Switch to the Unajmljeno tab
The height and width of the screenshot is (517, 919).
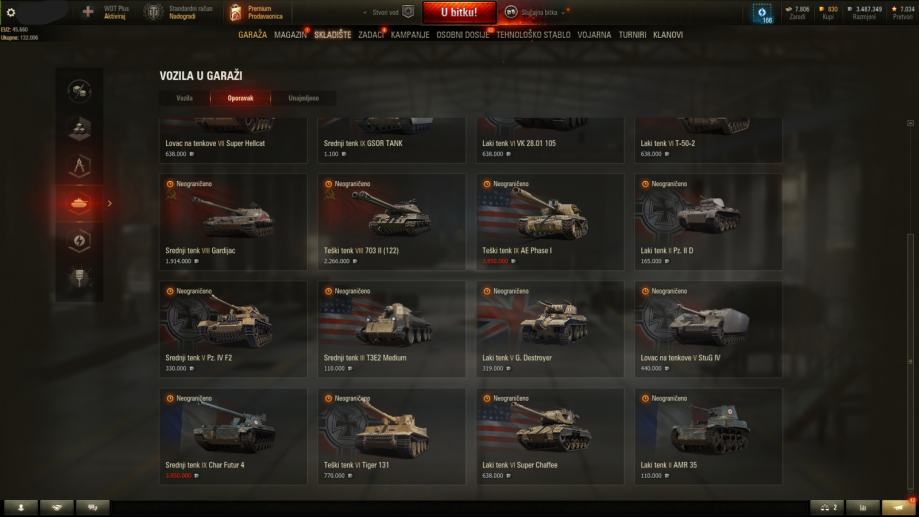pos(303,98)
